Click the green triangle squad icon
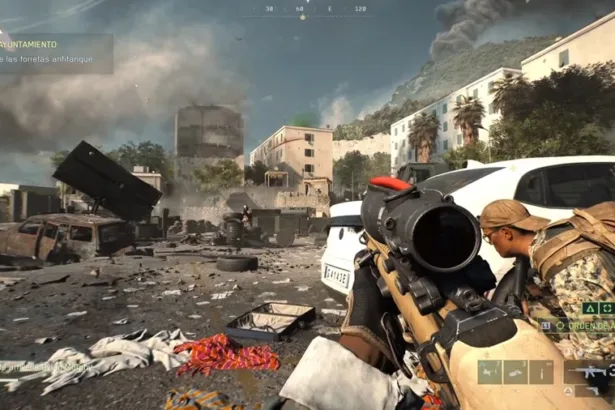Image resolution: width=615 pixels, height=410 pixels. [x=591, y=309]
